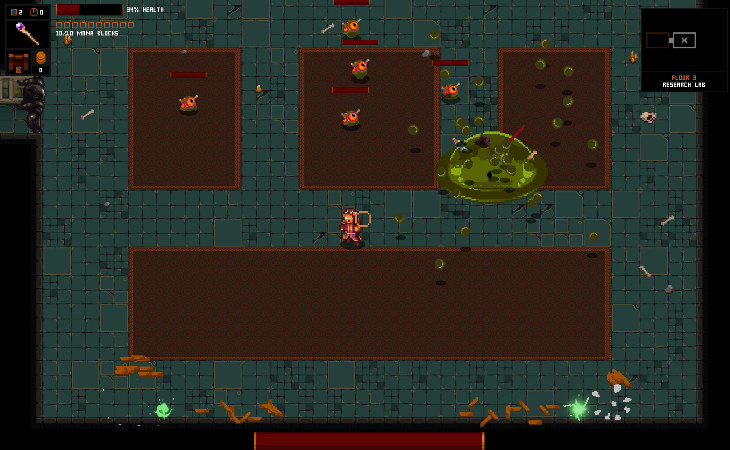Open the floor minimap
This screenshot has width=730, height=450.
(x=684, y=40)
